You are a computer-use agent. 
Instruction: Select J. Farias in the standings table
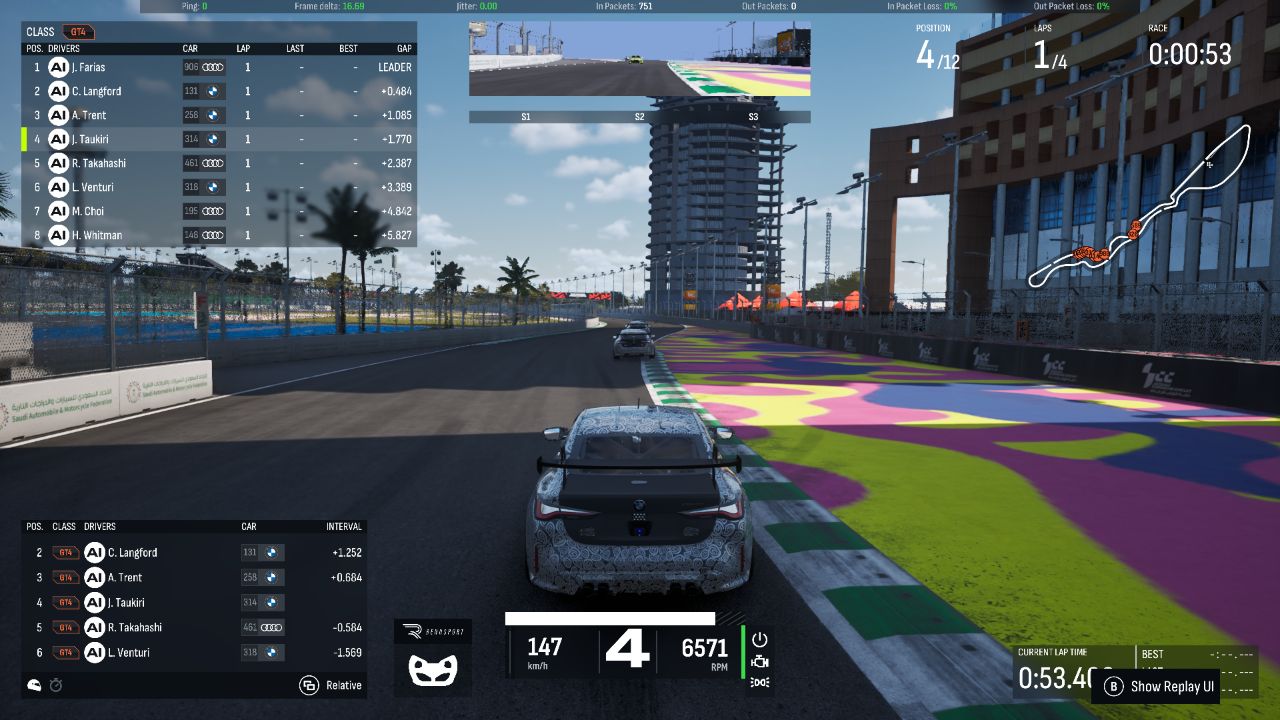coord(88,67)
